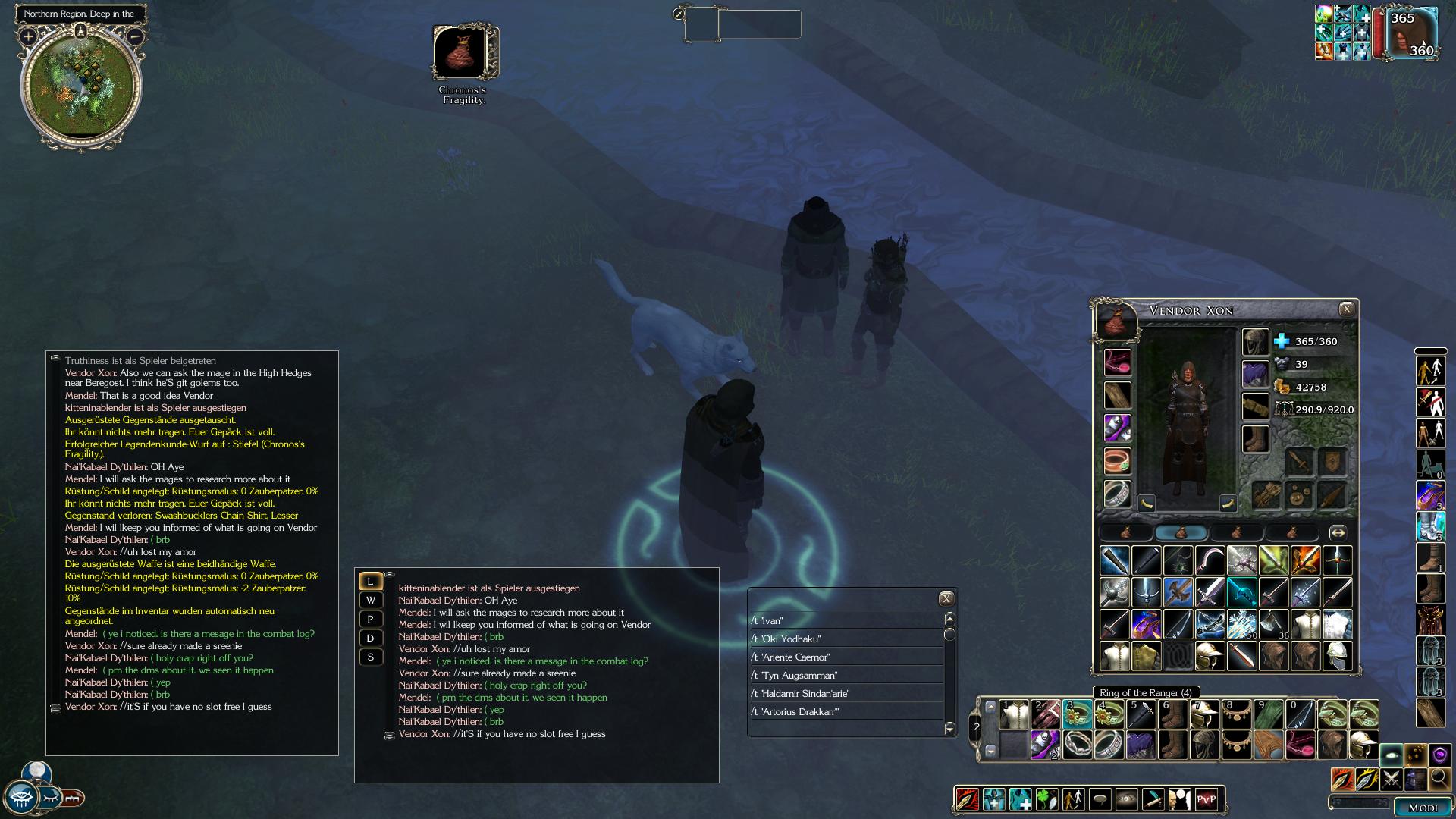The image size is (1456, 819).
Task: Click the equipped boots slot
Action: pyautogui.click(x=1256, y=439)
